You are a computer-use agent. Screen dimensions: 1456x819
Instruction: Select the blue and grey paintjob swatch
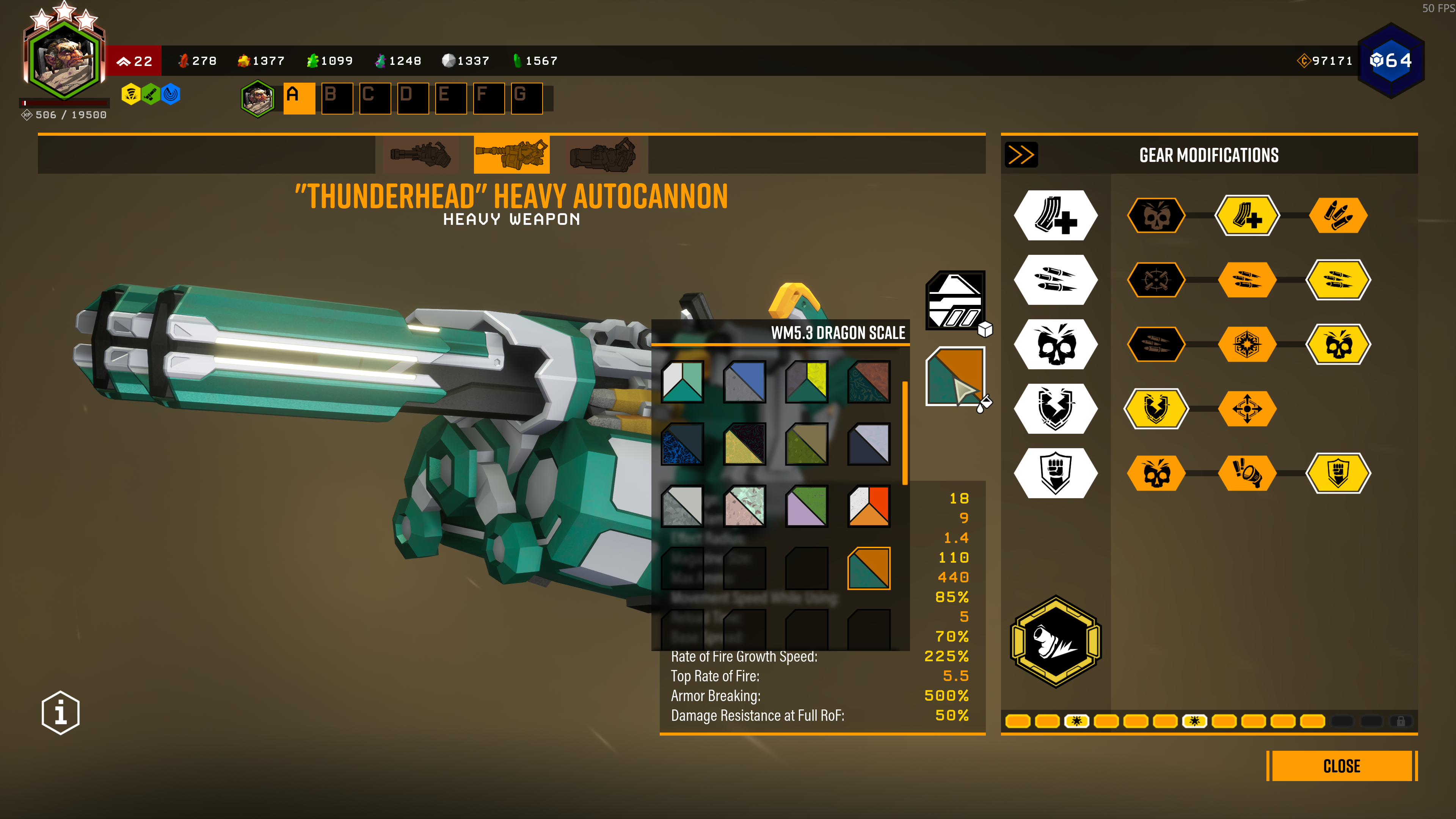click(744, 381)
